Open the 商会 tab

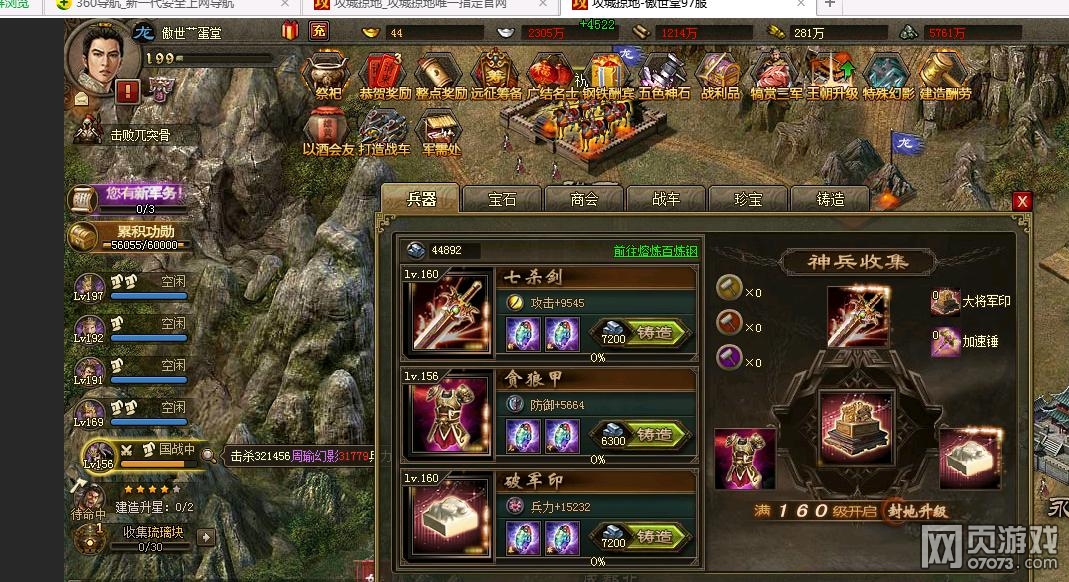pos(584,199)
